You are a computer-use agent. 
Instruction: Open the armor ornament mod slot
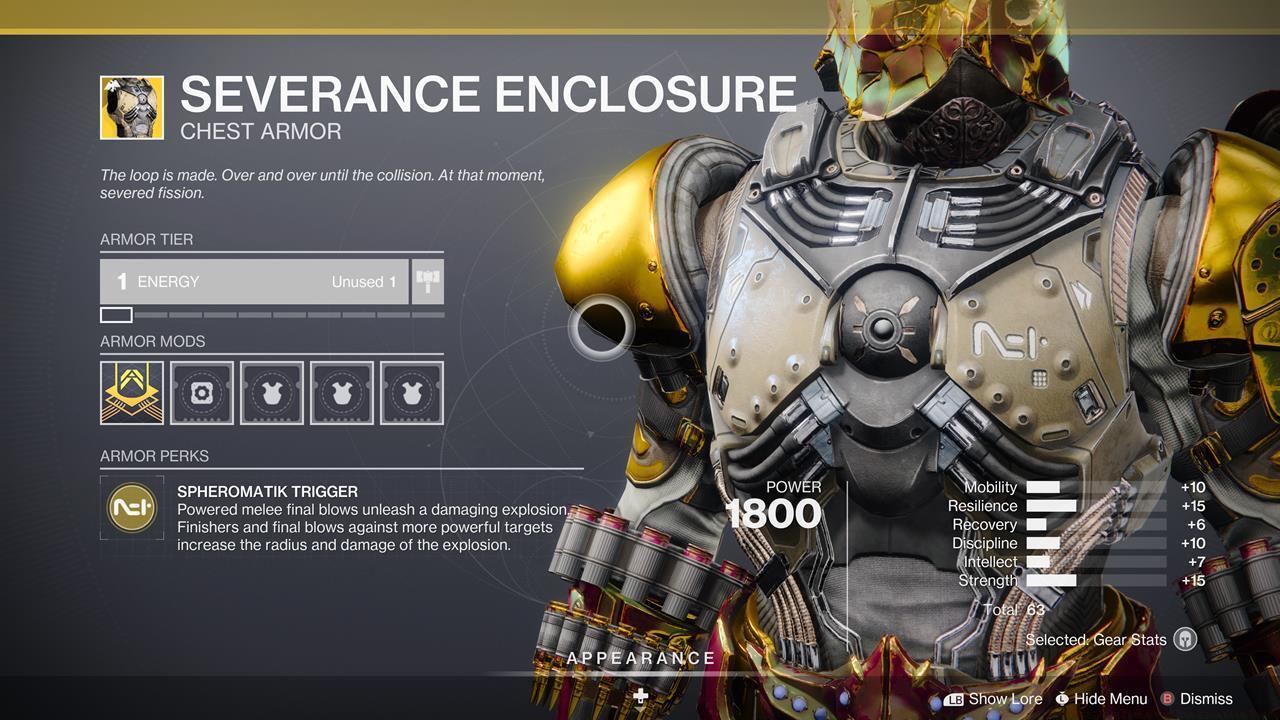(202, 393)
